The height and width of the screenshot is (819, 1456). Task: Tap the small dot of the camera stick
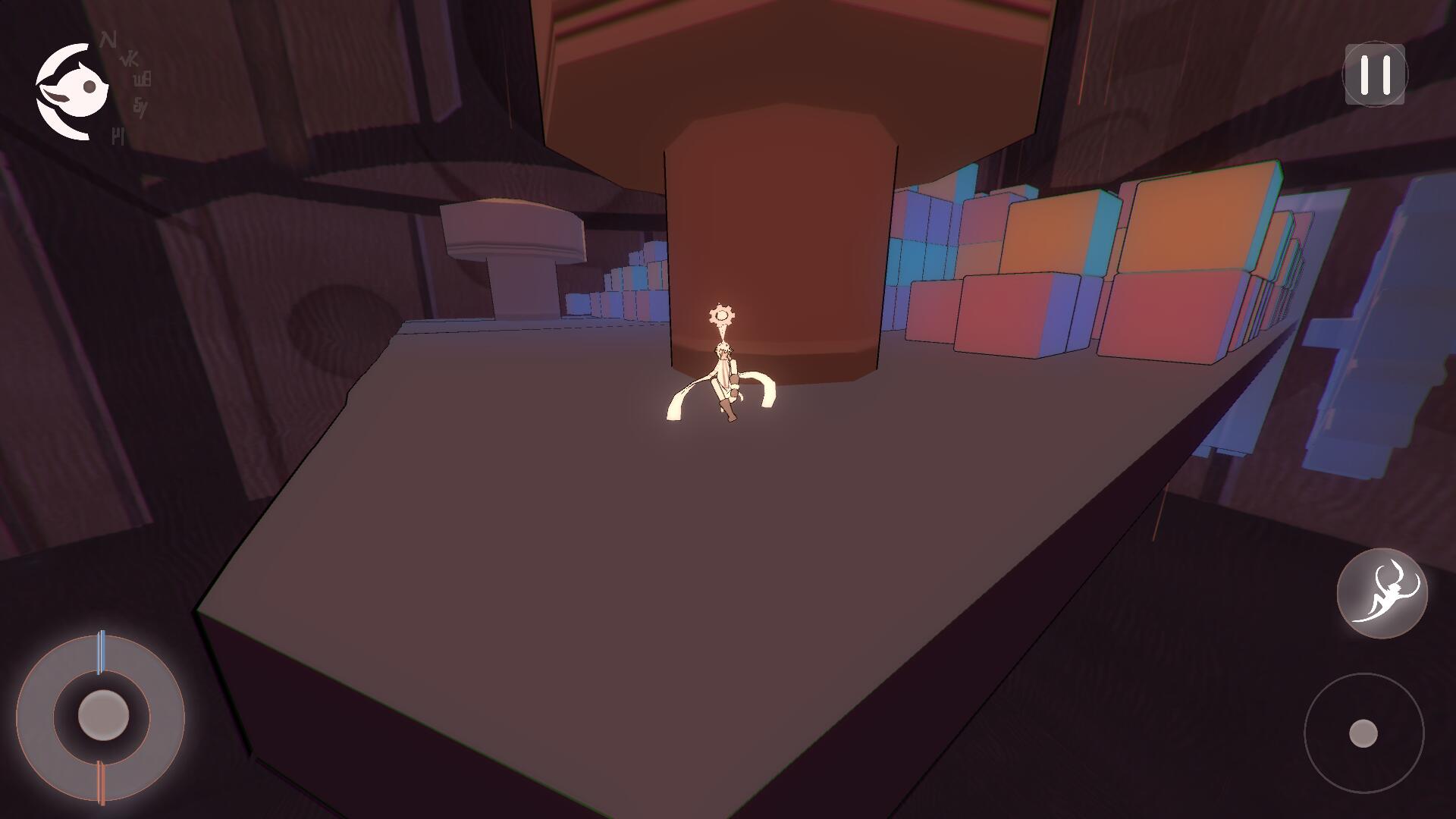[1365, 733]
